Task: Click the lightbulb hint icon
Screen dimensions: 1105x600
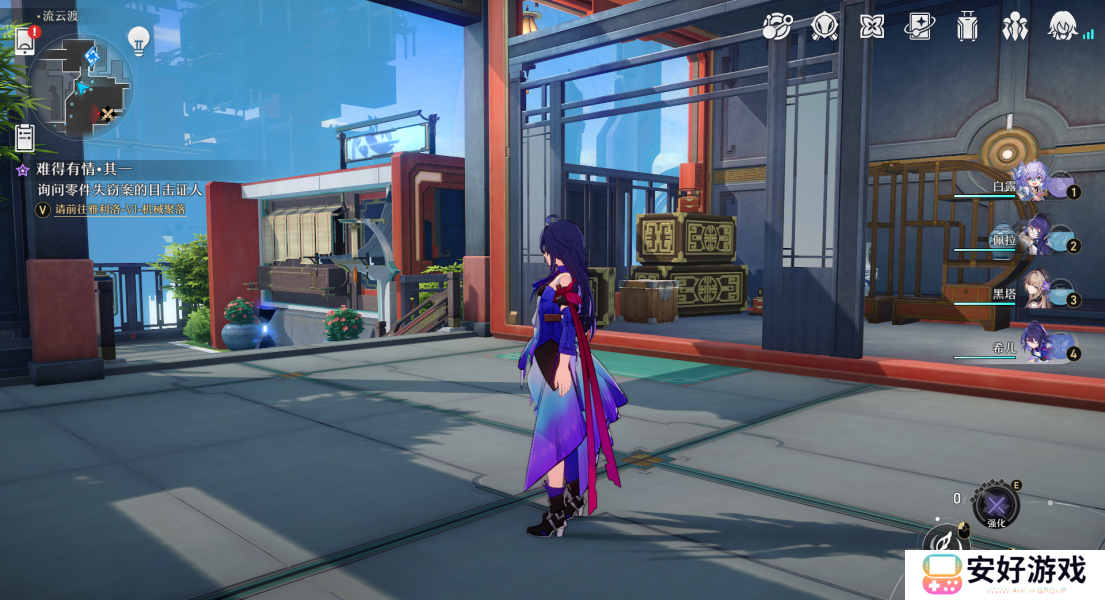Action: tap(138, 40)
